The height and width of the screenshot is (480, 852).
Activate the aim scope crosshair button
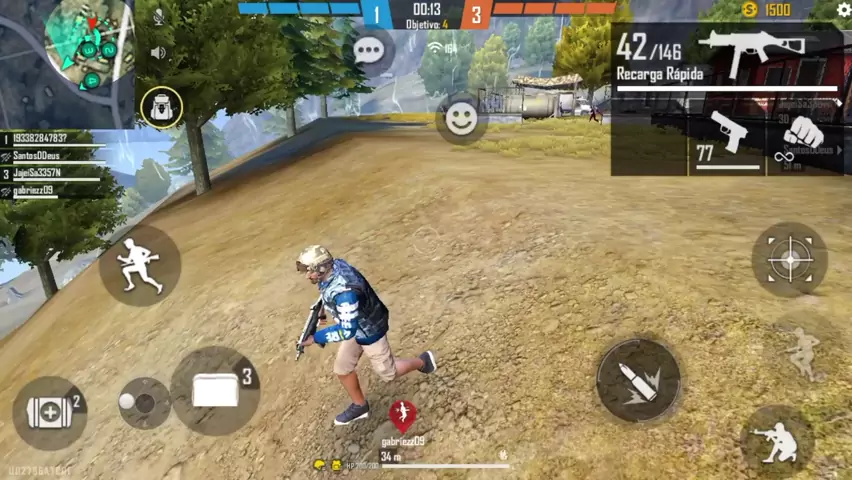pos(789,260)
